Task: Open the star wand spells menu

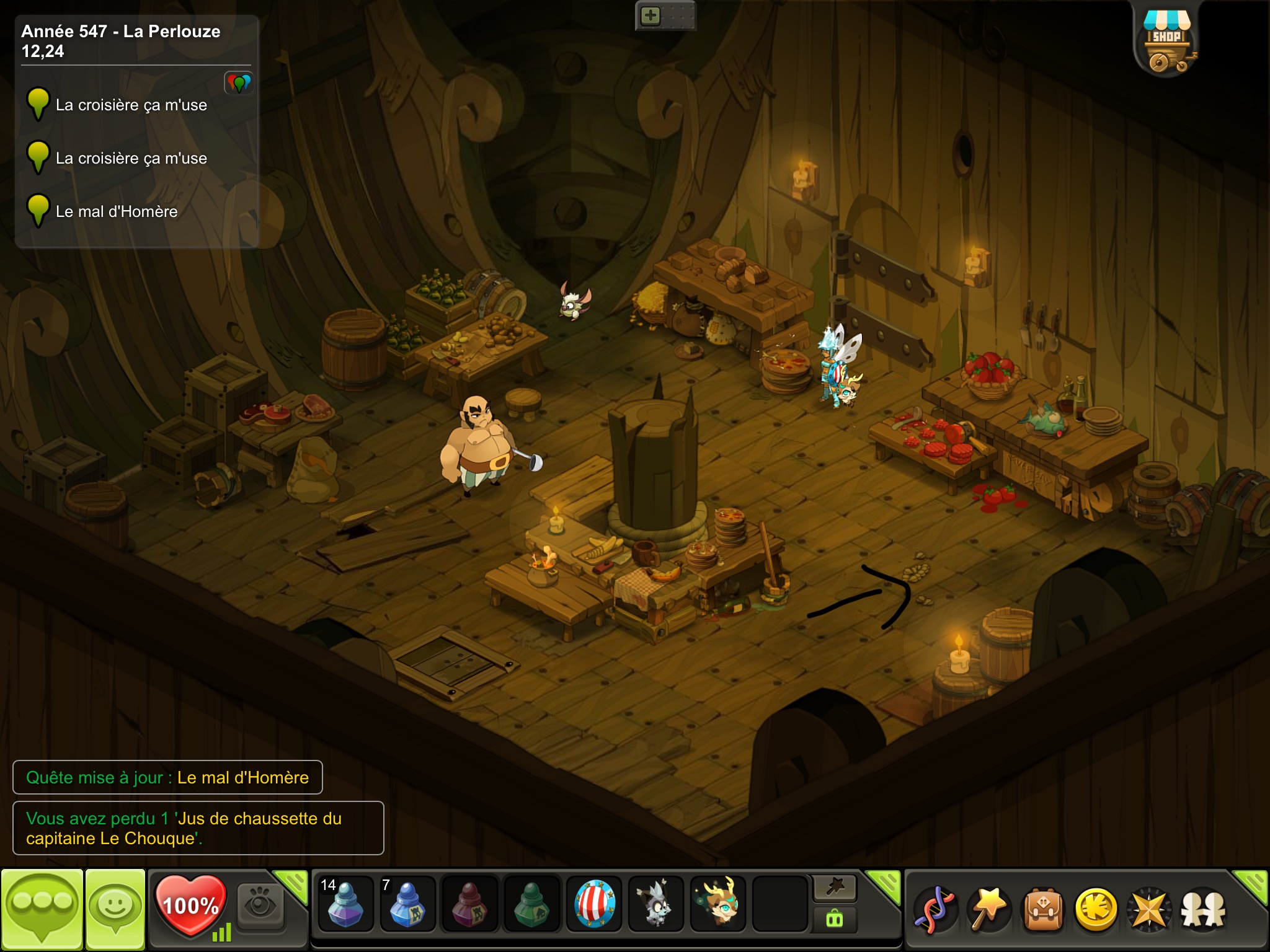Action: pos(990,909)
